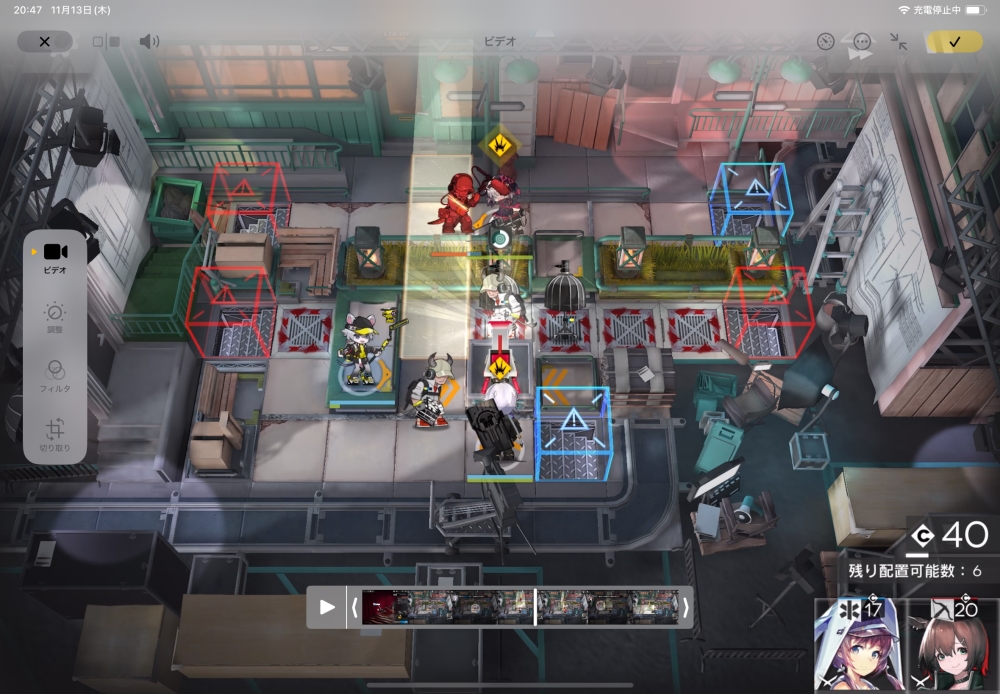The height and width of the screenshot is (694, 1000).
Task: Confirm edits with the yellow checkmark button
Action: click(954, 42)
